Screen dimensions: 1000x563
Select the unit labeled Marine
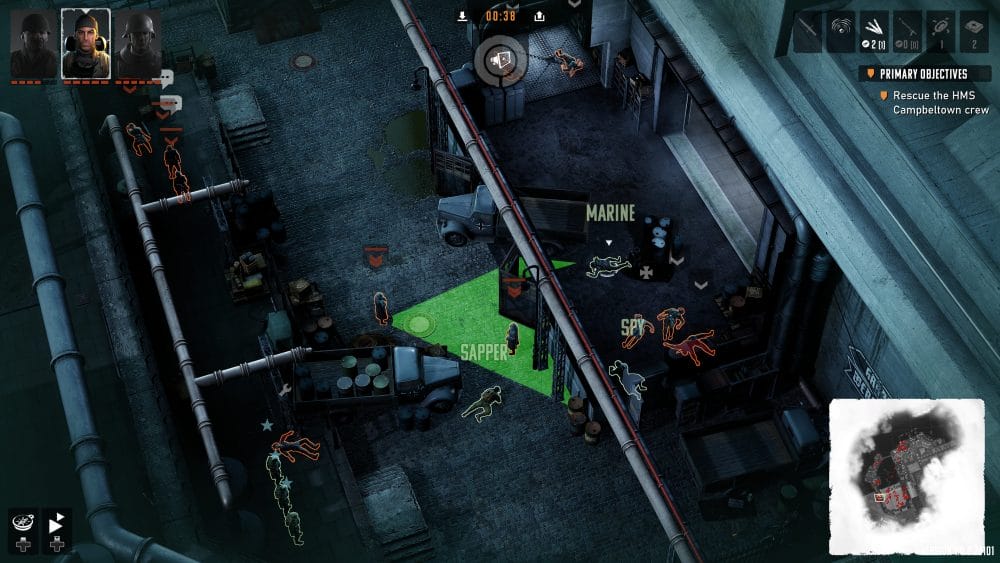point(608,266)
